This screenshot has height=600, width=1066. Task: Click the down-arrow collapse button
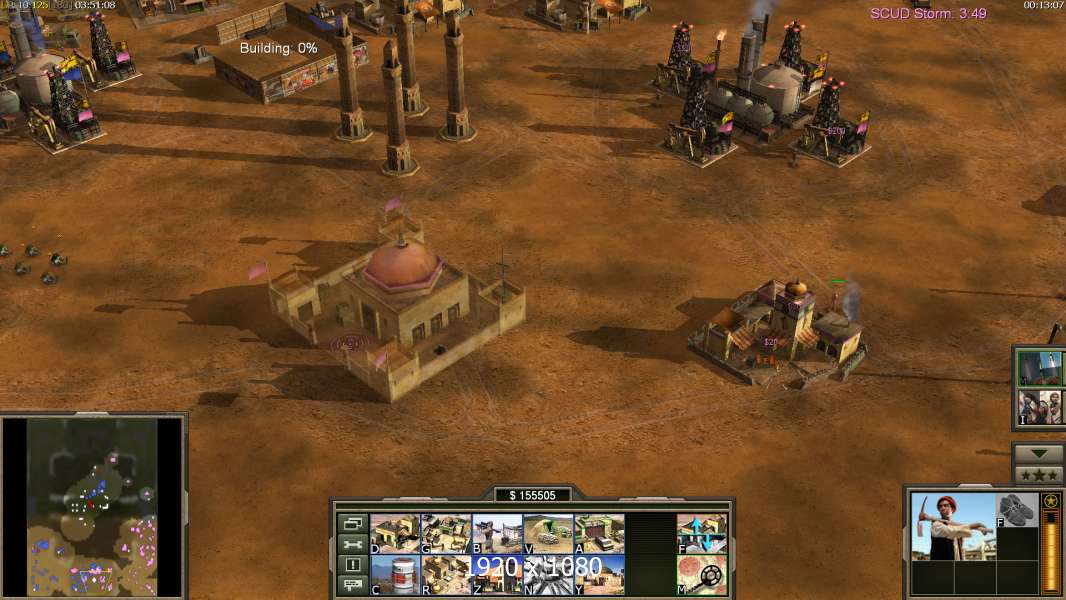(x=1039, y=454)
